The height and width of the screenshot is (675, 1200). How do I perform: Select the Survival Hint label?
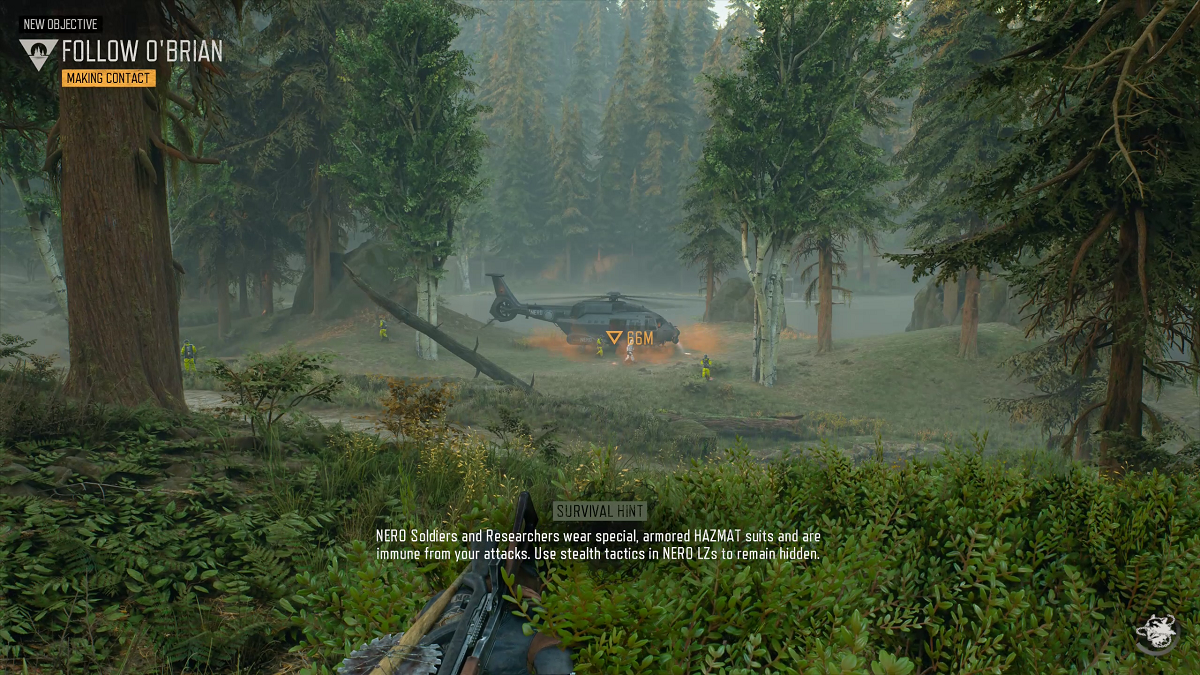[600, 511]
